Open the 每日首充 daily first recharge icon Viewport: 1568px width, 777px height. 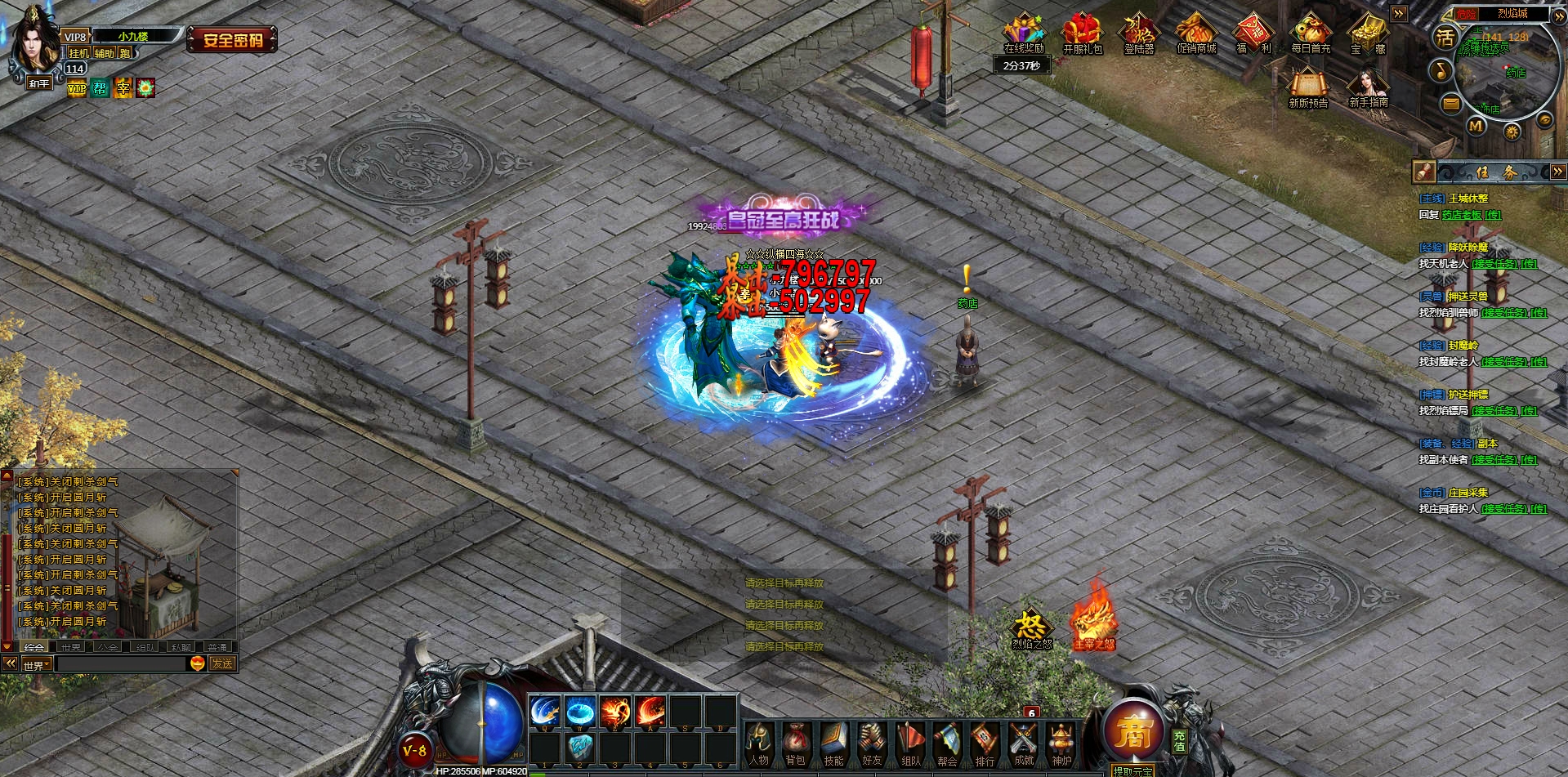(1311, 34)
